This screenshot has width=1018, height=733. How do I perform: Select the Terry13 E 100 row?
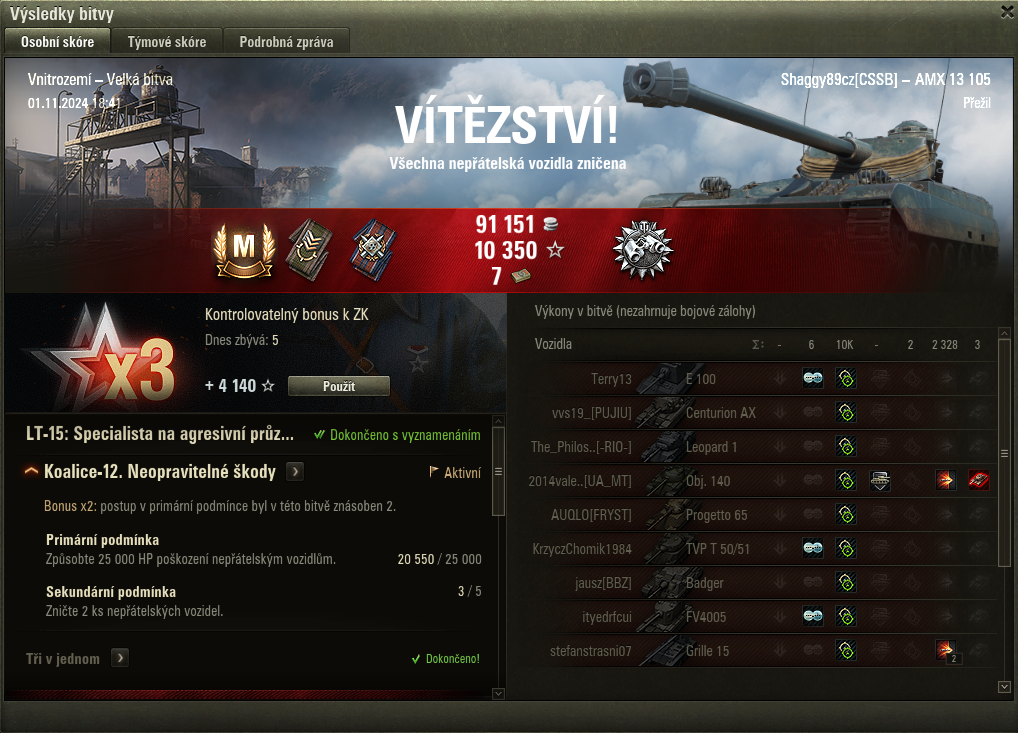tap(700, 379)
